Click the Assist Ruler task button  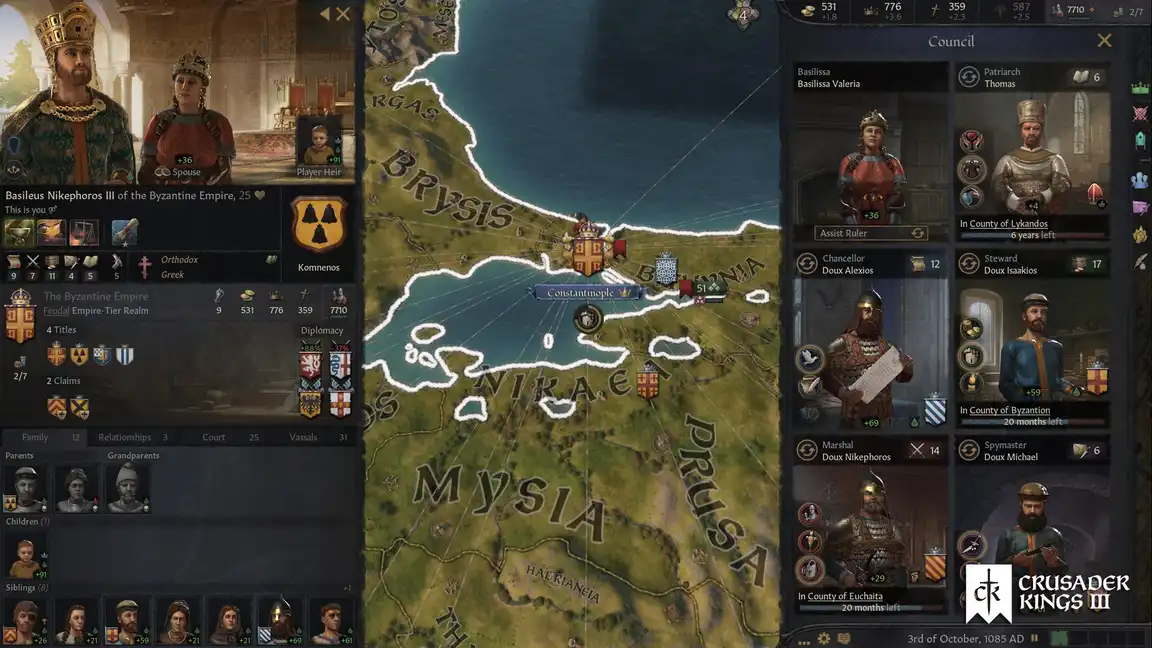(870, 233)
